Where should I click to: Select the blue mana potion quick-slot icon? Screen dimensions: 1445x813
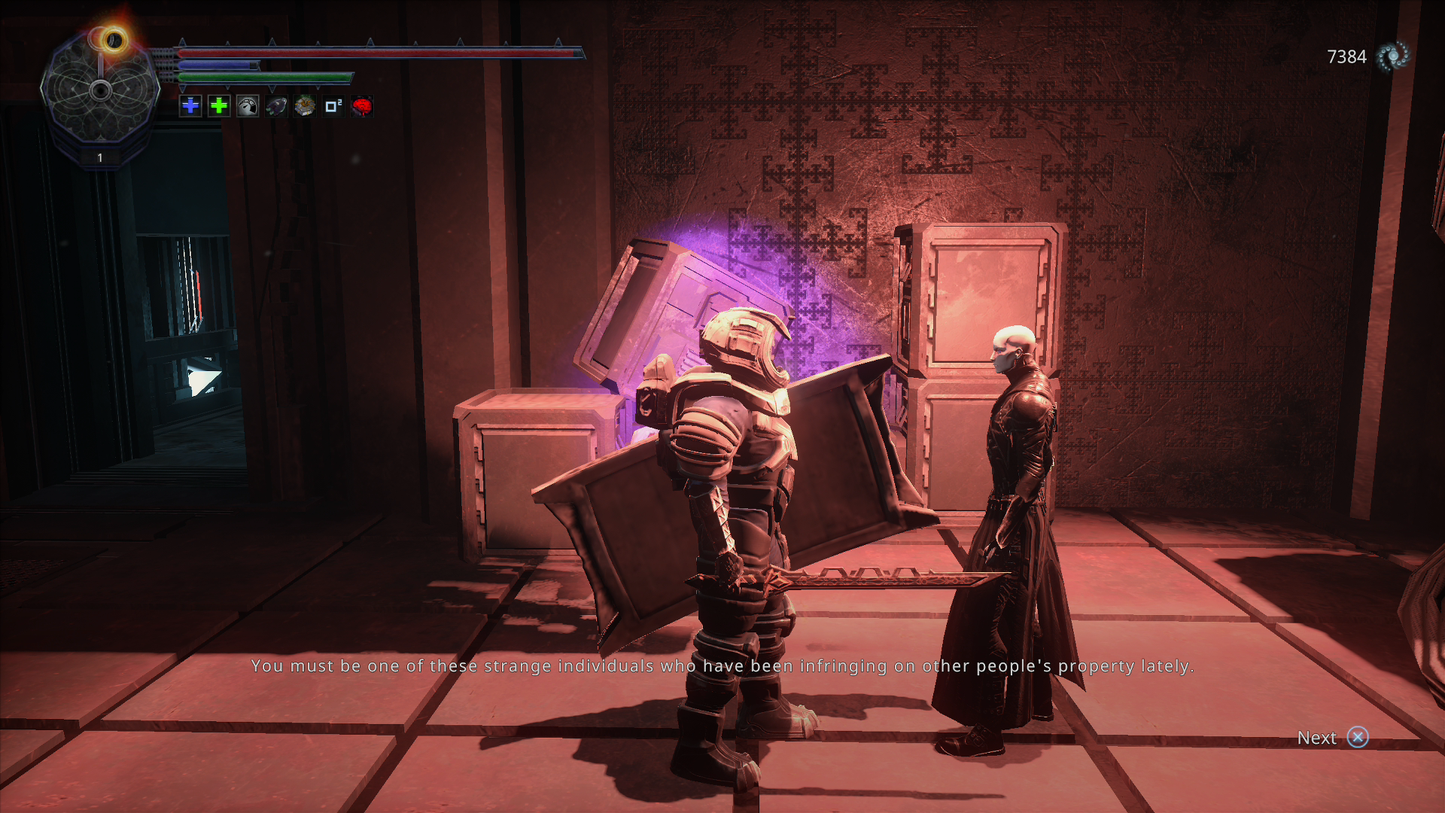(x=190, y=106)
